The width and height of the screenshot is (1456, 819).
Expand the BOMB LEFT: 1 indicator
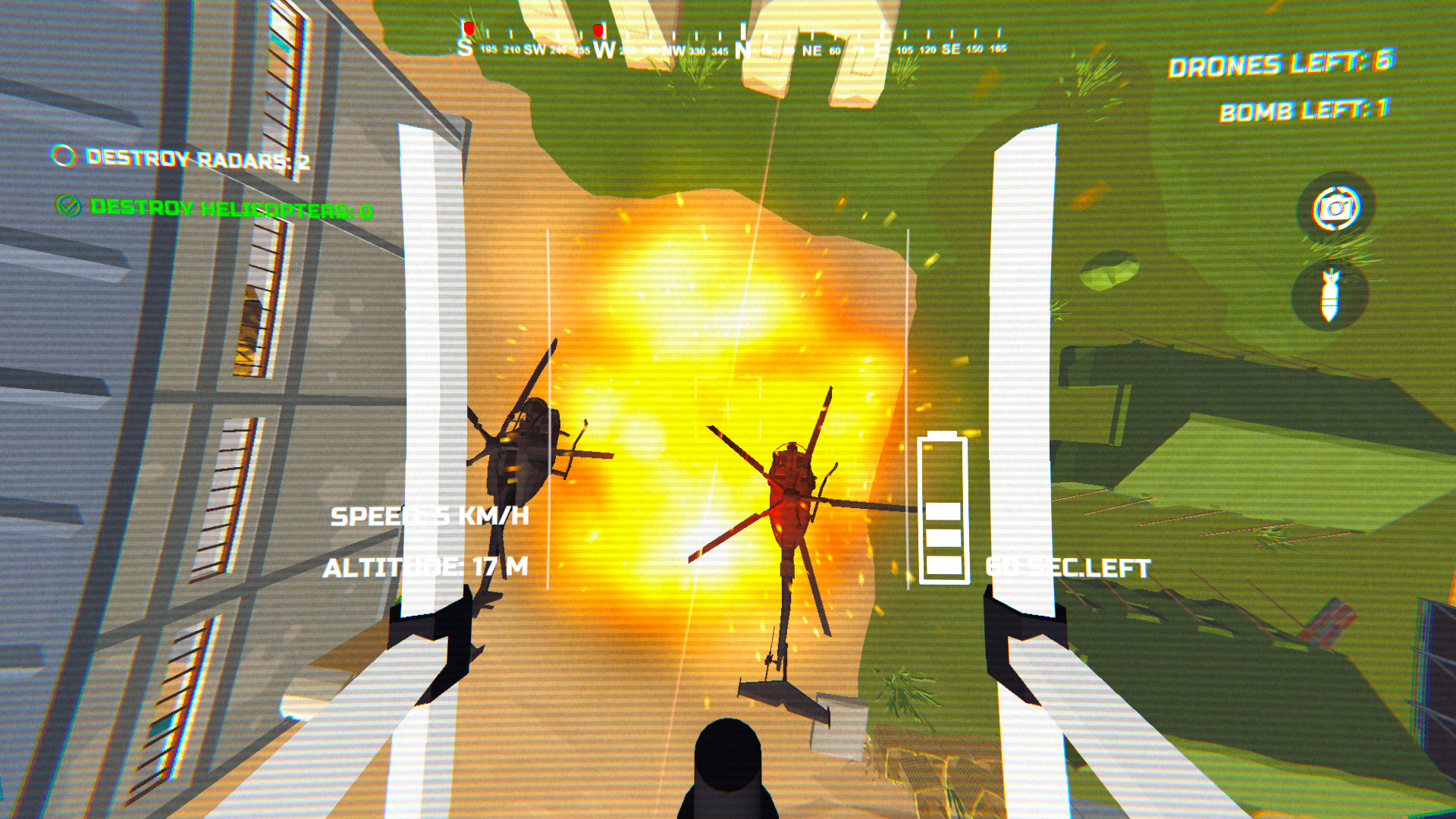tap(1303, 110)
